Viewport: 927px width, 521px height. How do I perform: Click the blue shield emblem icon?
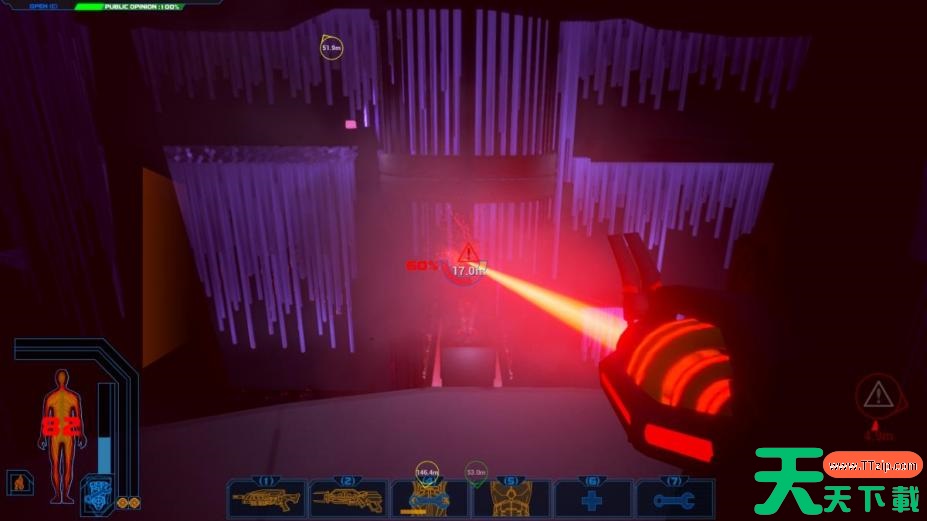[96, 492]
